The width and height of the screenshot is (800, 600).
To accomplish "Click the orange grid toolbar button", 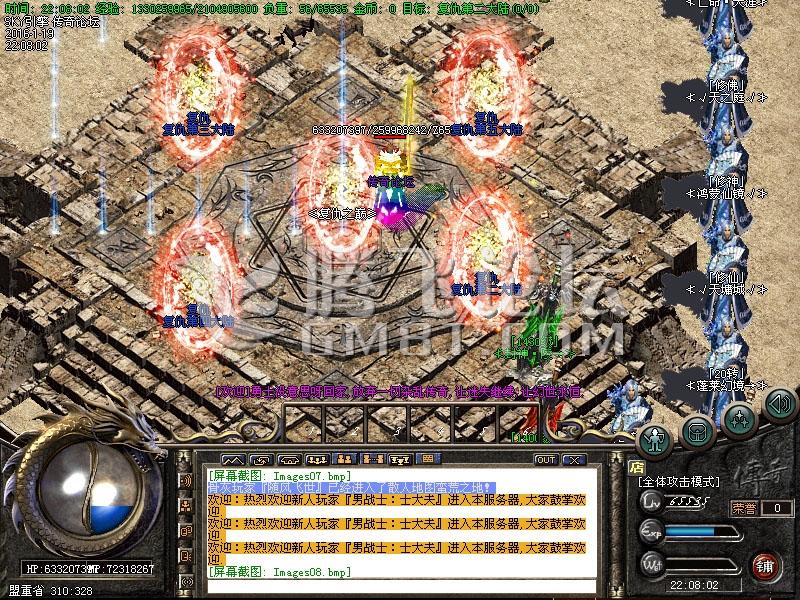I will click(427, 459).
